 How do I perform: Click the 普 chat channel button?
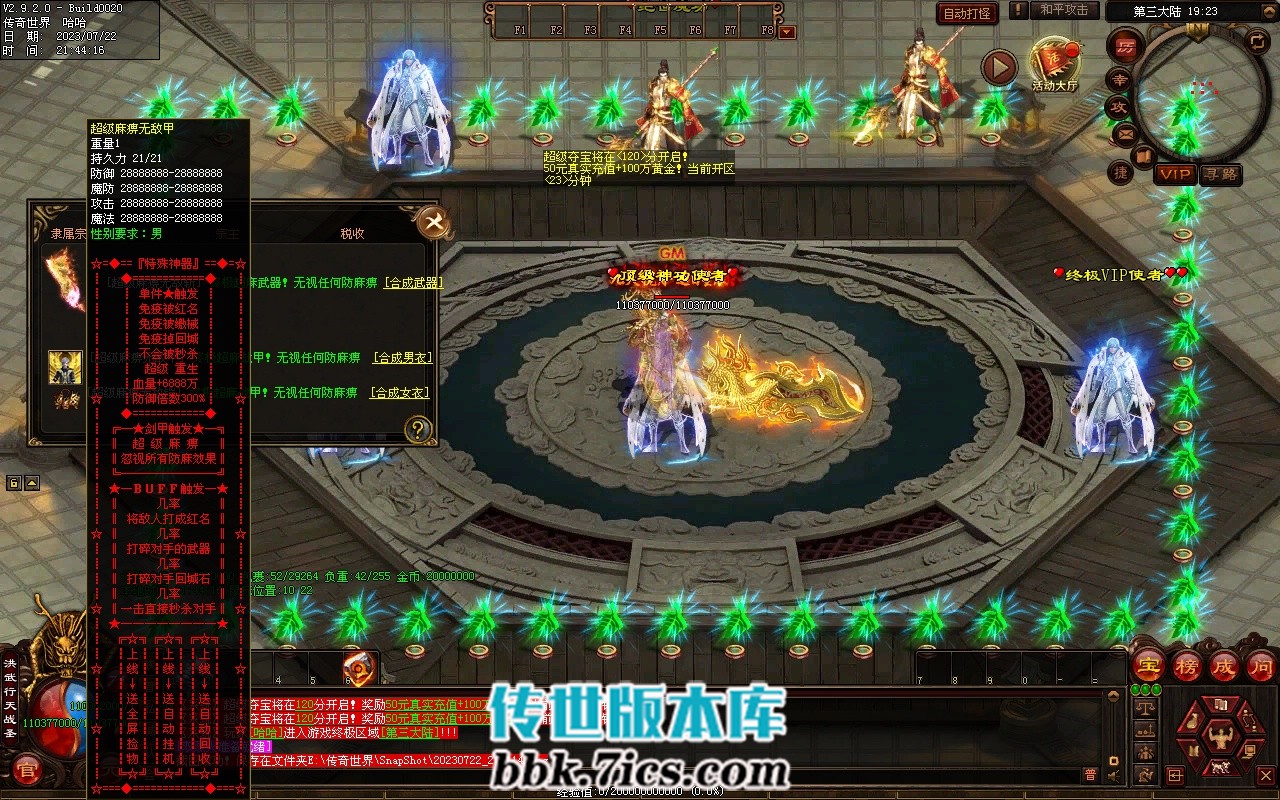click(1090, 774)
